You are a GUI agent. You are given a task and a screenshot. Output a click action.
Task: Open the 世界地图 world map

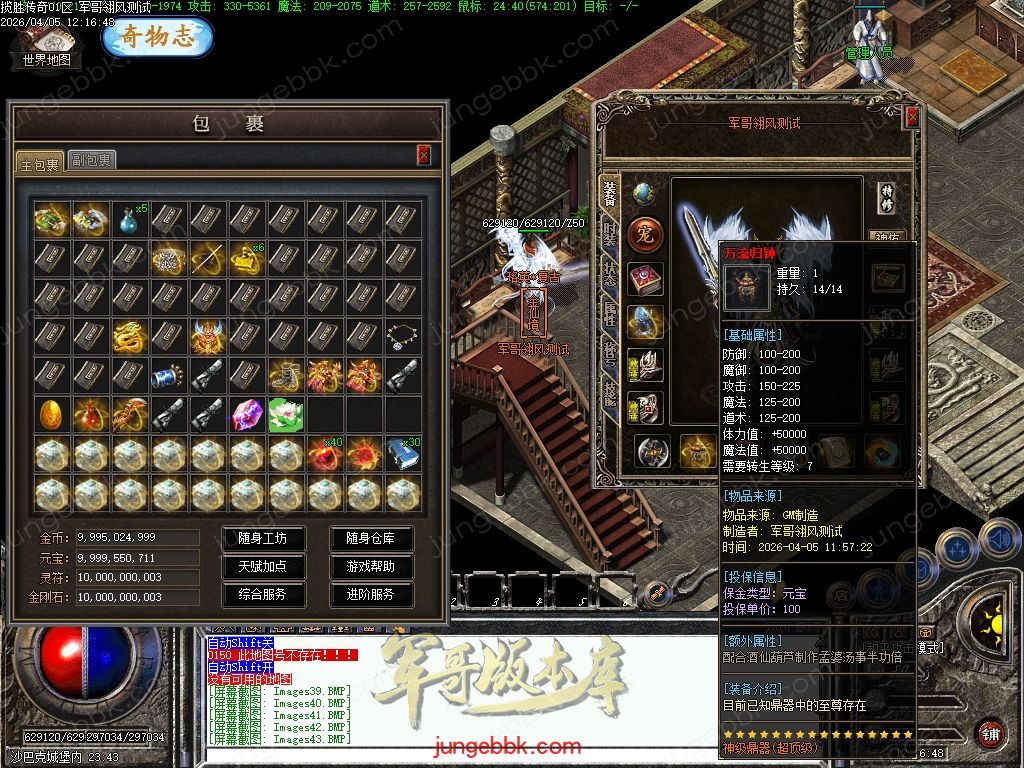[46, 47]
